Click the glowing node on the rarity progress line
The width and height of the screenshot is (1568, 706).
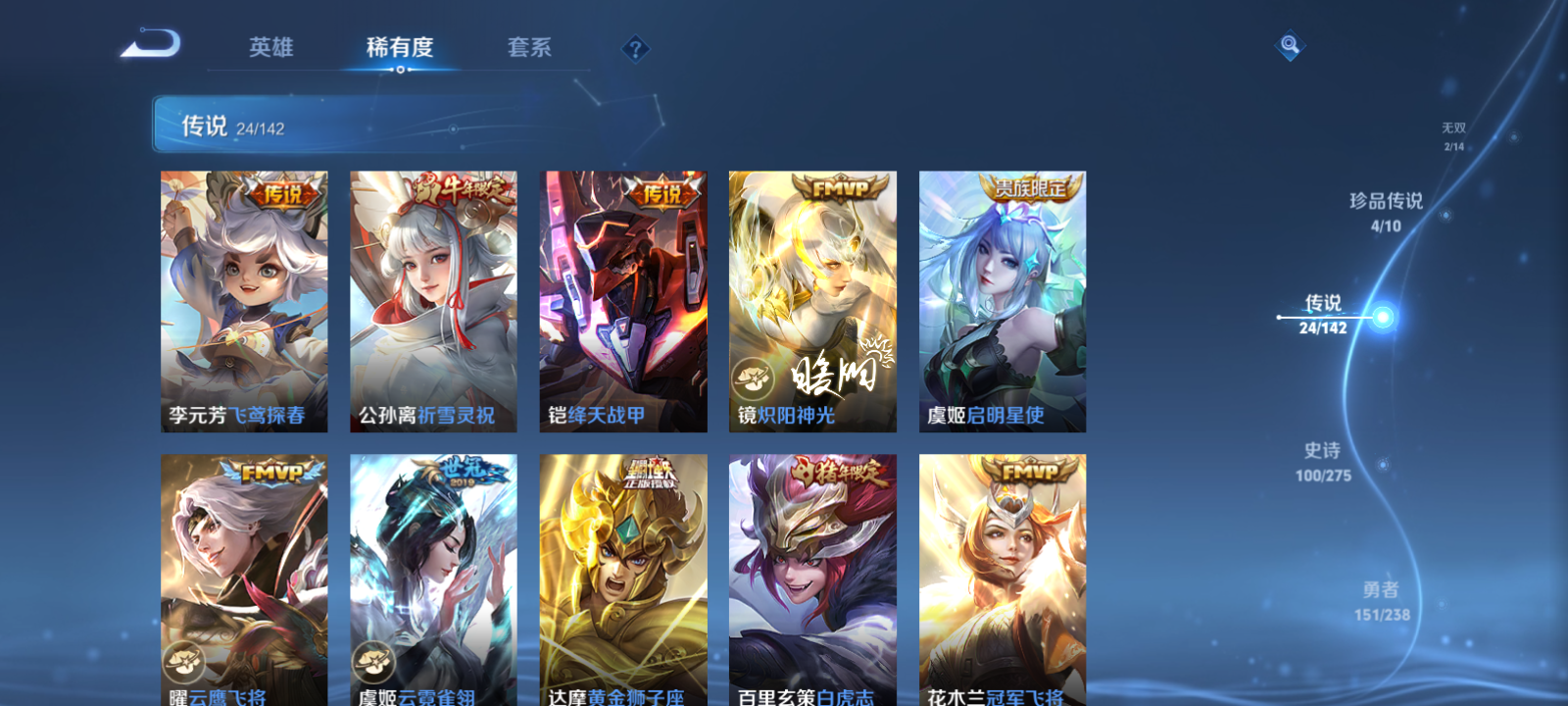pos(1382,317)
